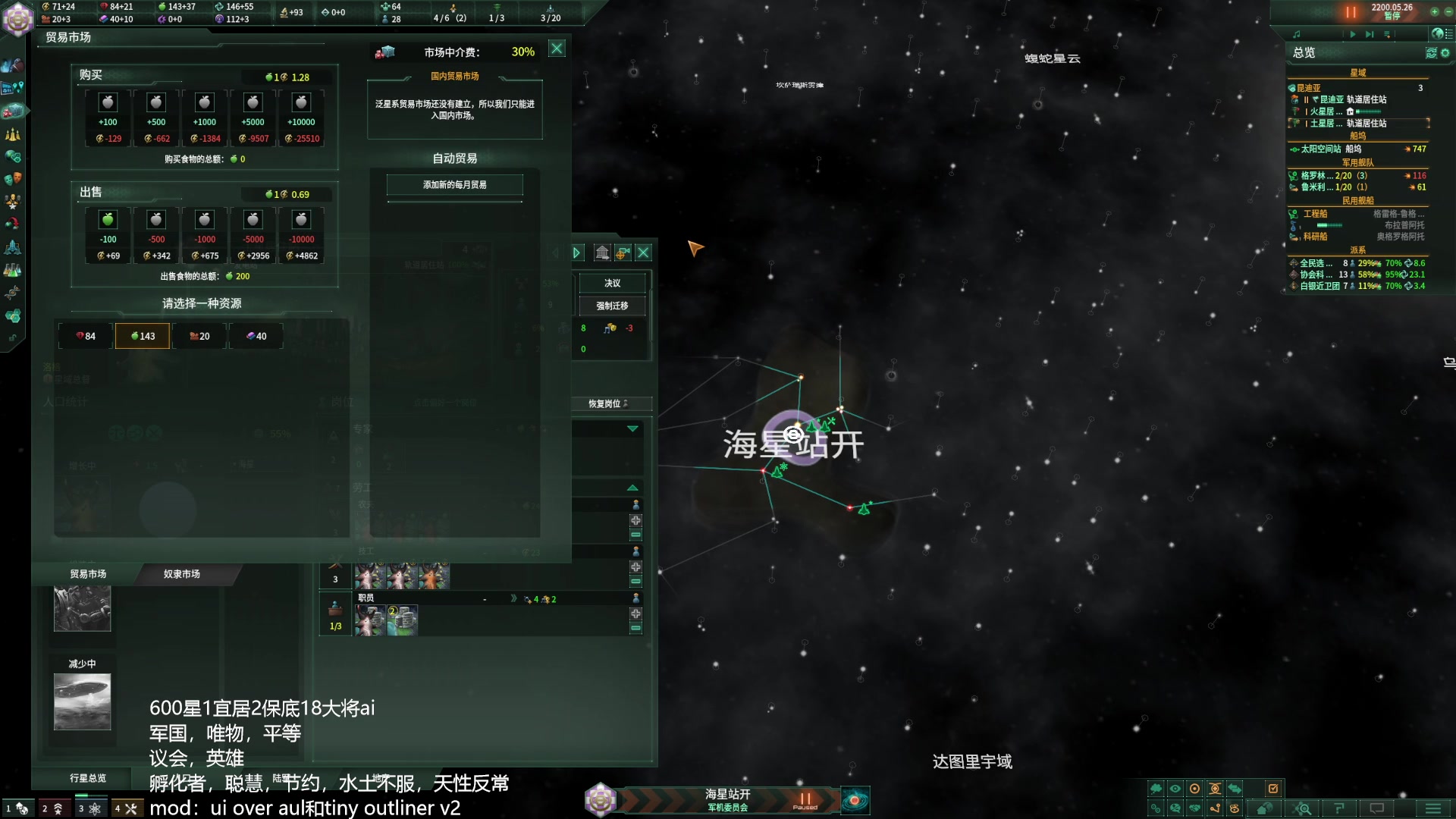Click the 强制迁移 button
The height and width of the screenshot is (819, 1456).
[x=611, y=306]
